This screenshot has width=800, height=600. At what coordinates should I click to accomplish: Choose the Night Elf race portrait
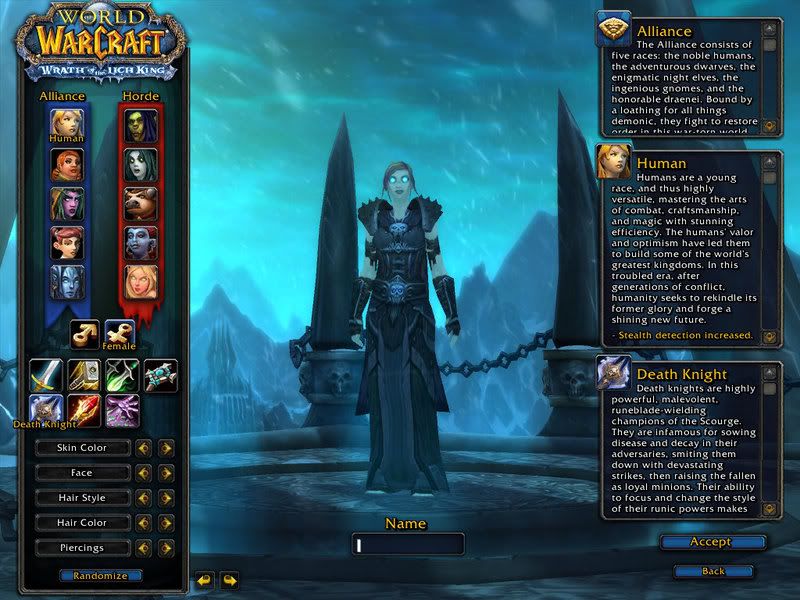(x=67, y=203)
